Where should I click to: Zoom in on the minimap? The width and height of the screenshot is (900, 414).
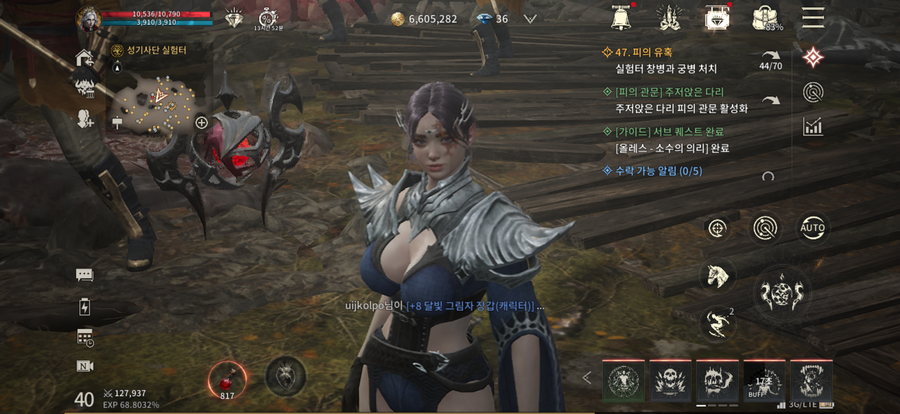click(x=201, y=123)
